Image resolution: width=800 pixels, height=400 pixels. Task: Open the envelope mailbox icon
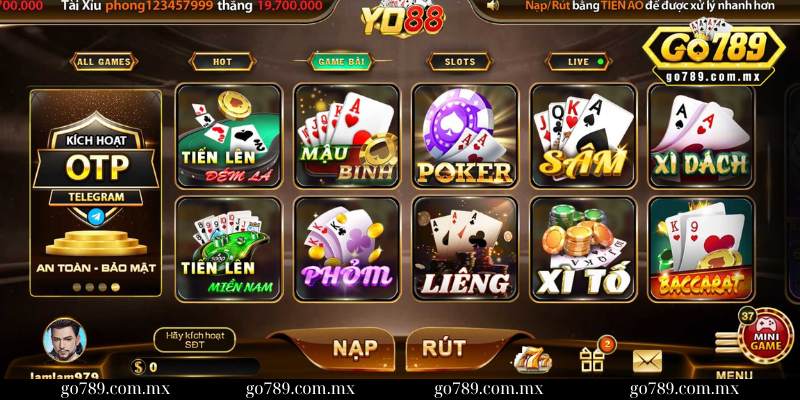pos(648,360)
